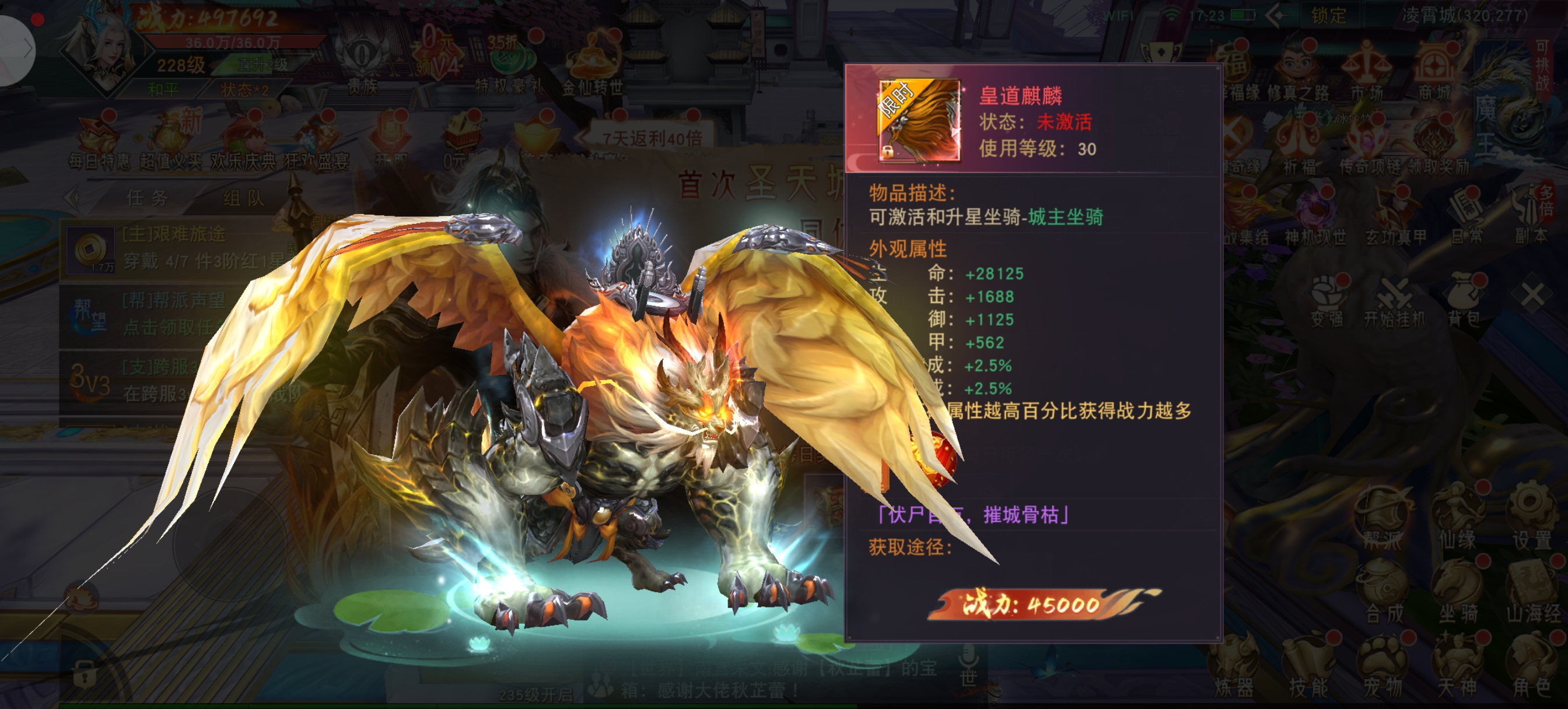Switch to the 组队 team tab
The width and height of the screenshot is (1568, 709).
click(243, 198)
